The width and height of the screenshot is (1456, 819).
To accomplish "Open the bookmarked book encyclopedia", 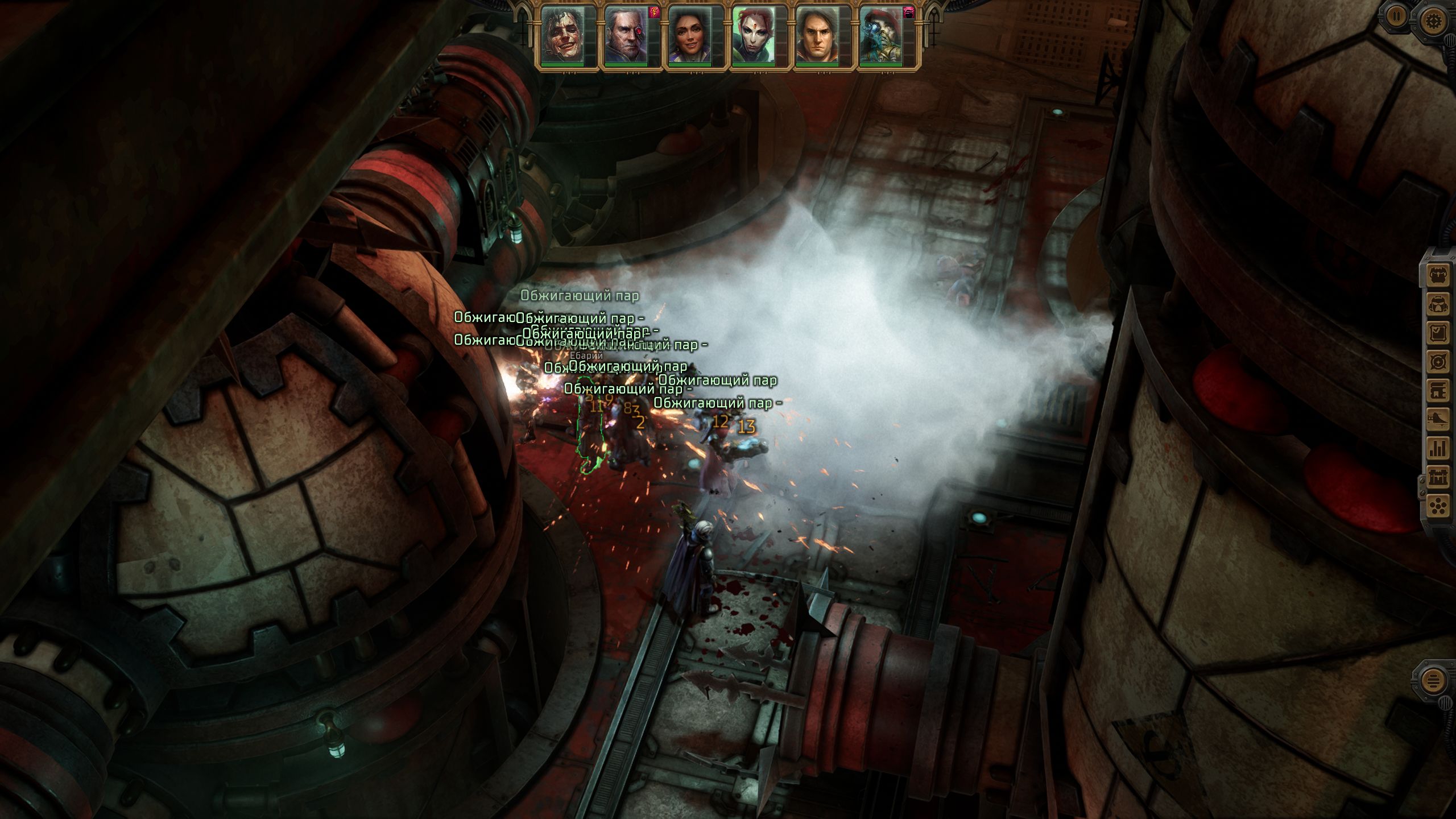I will [x=1438, y=390].
